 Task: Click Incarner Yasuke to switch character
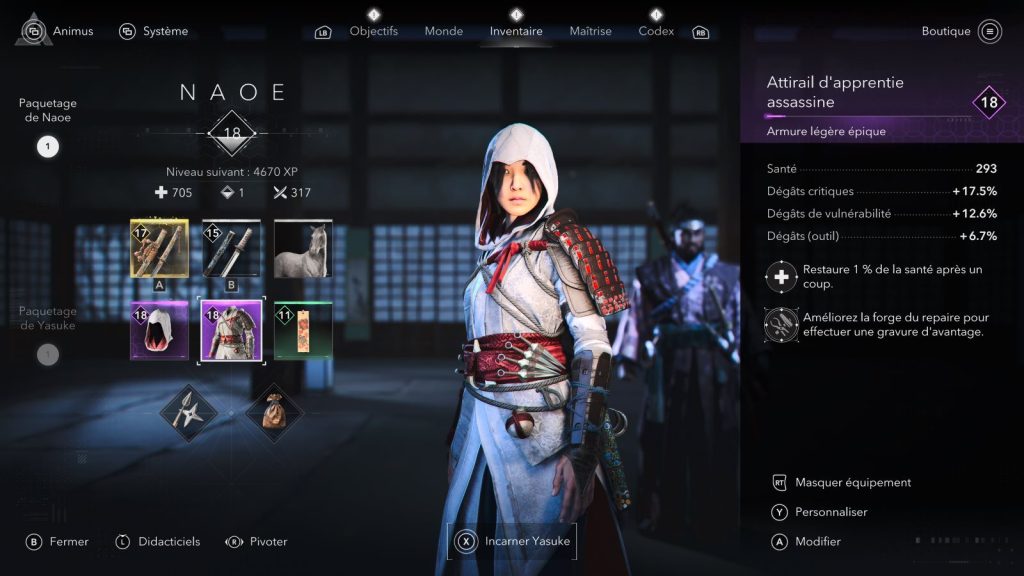coord(512,541)
